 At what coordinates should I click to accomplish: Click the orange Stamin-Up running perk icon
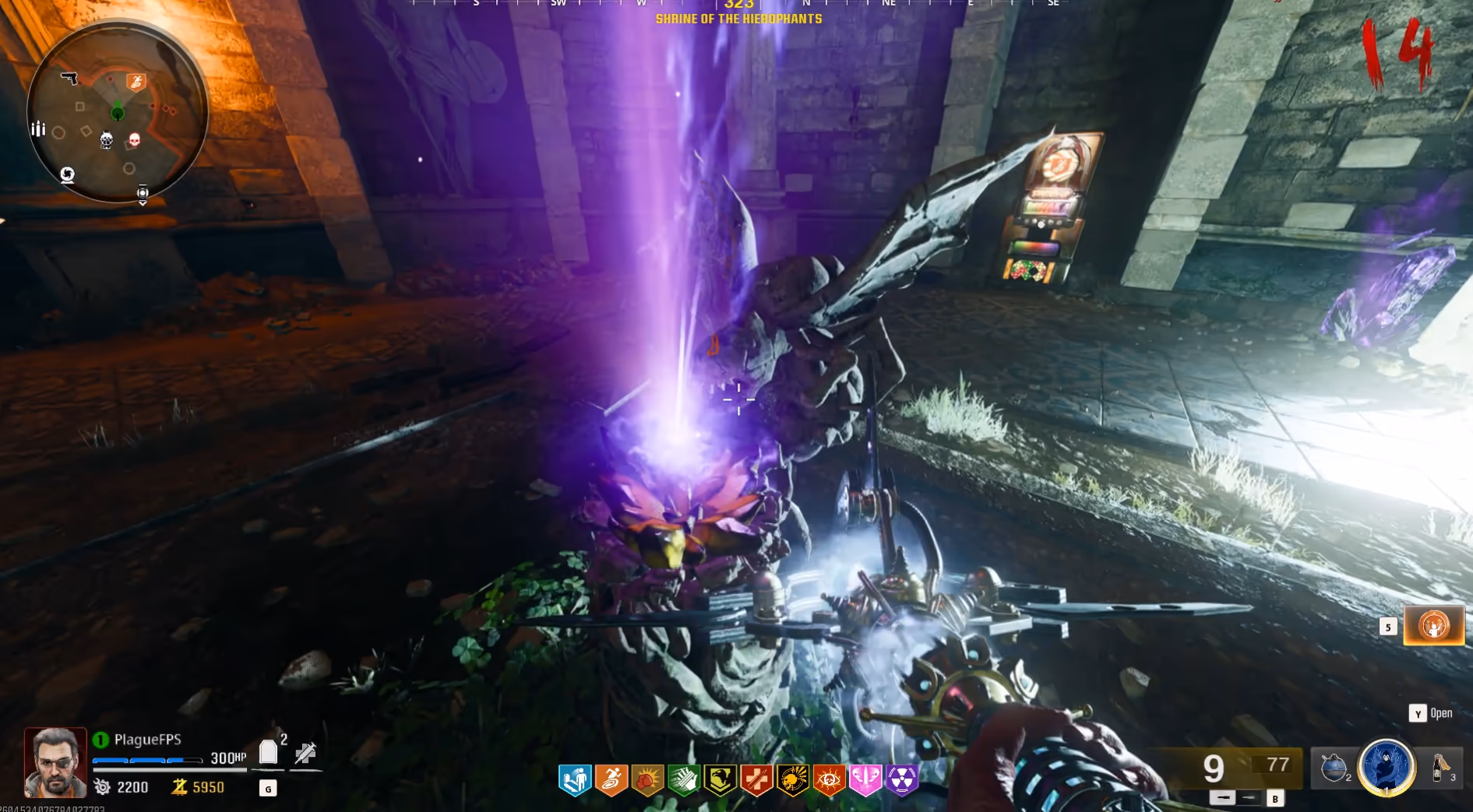tap(611, 779)
